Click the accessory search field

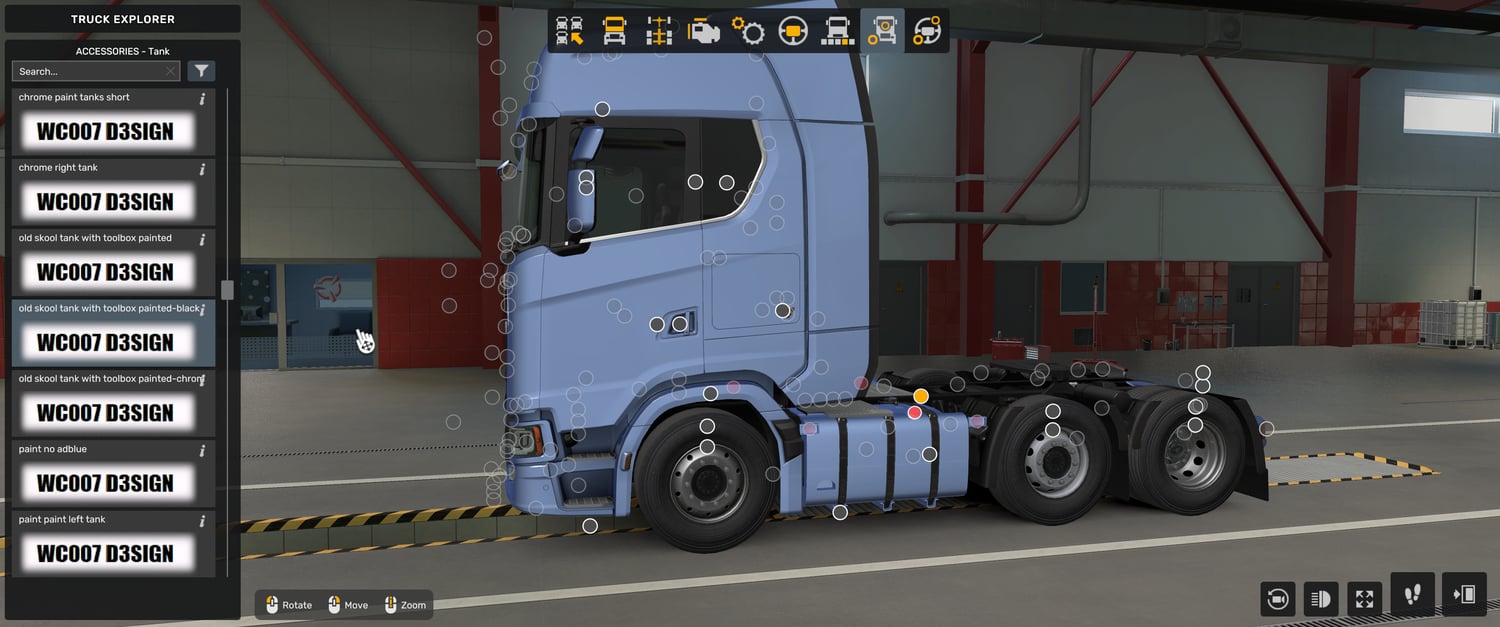click(x=90, y=71)
